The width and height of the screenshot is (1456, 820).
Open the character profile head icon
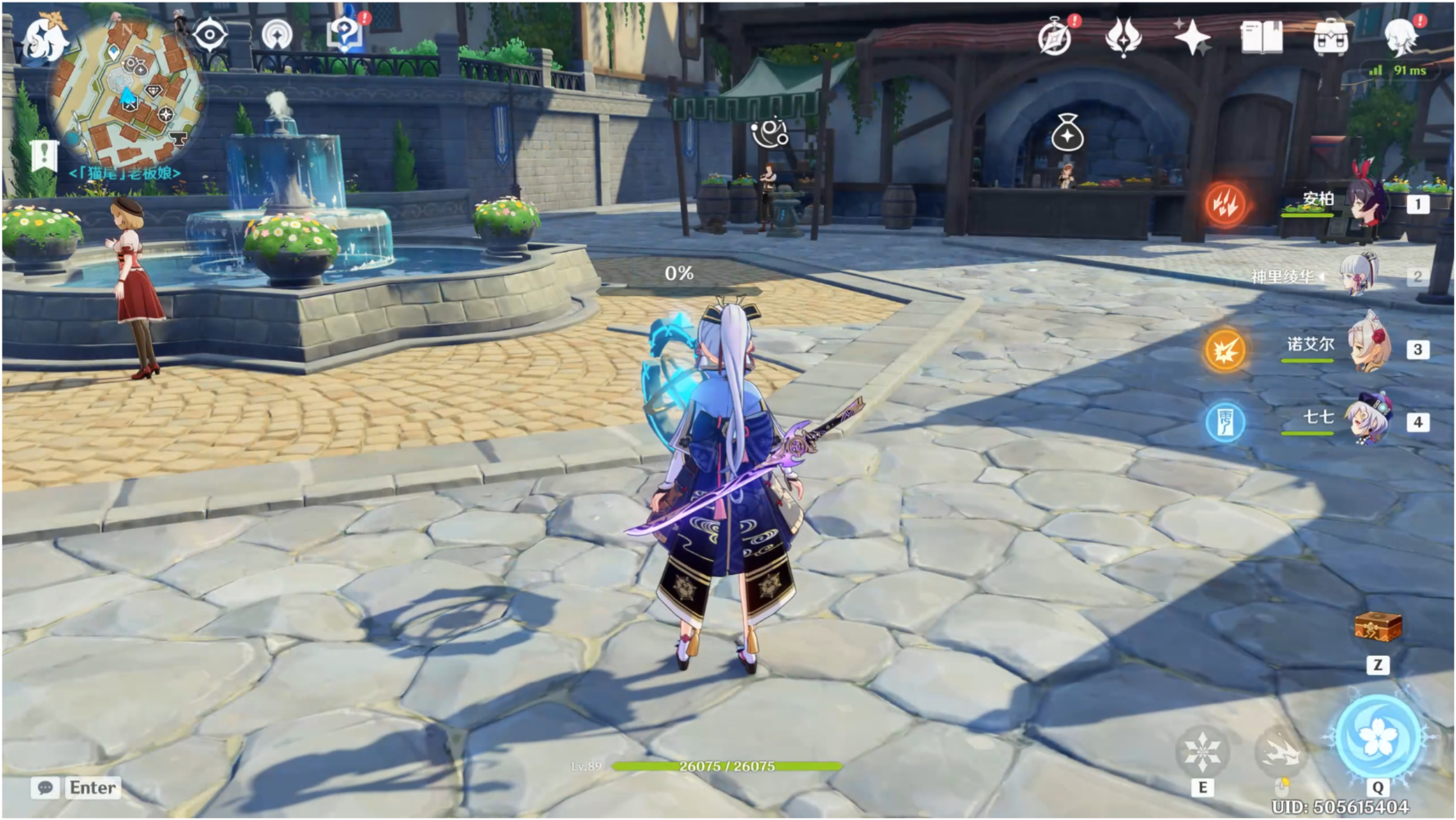coord(1400,37)
